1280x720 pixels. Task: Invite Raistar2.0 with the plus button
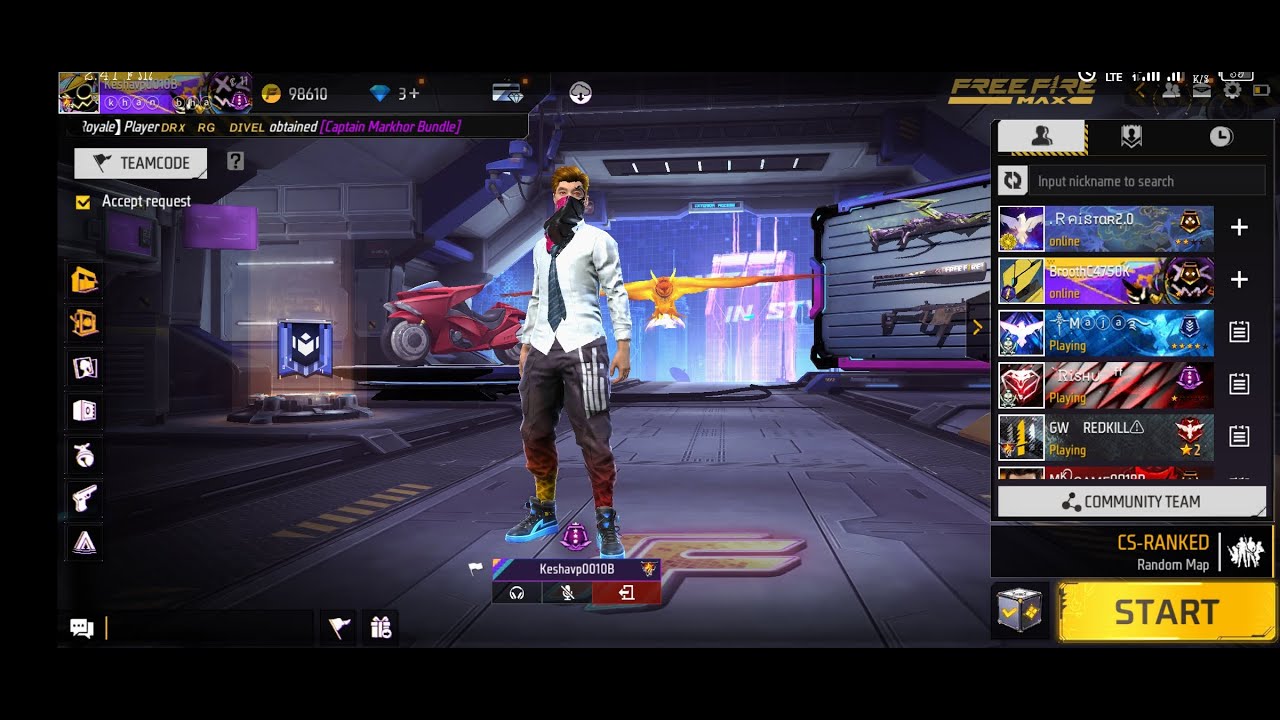click(1239, 228)
